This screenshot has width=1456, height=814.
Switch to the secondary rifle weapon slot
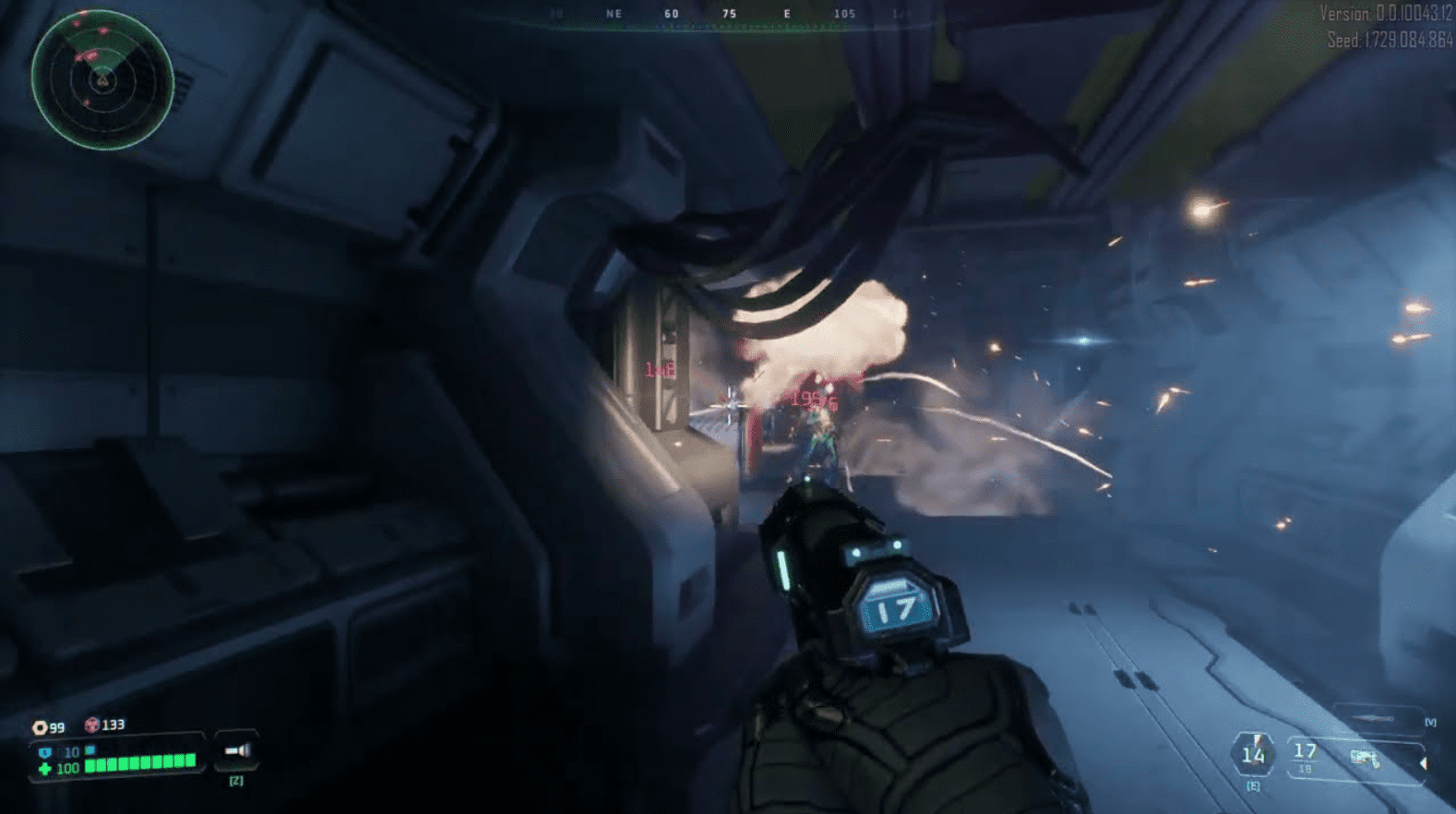(x=1377, y=718)
